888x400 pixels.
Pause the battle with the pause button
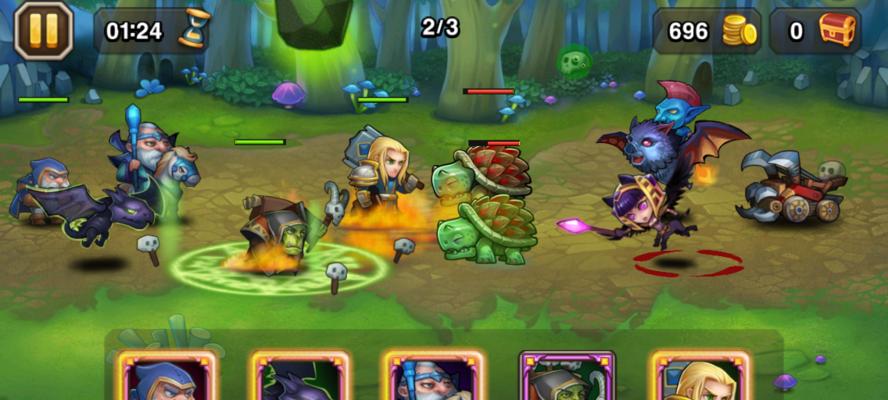(43, 30)
